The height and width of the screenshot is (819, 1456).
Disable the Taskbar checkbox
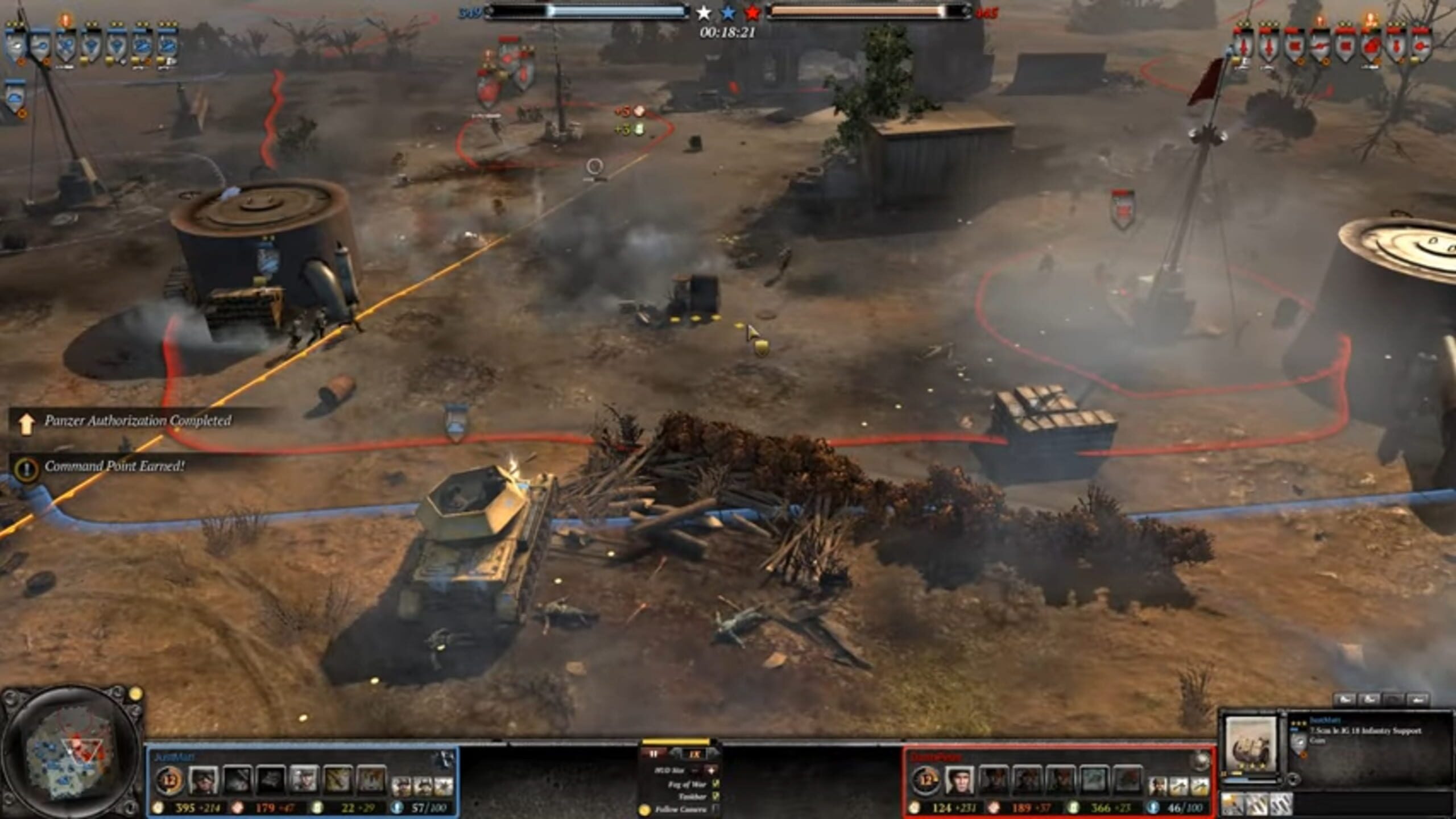click(x=717, y=797)
